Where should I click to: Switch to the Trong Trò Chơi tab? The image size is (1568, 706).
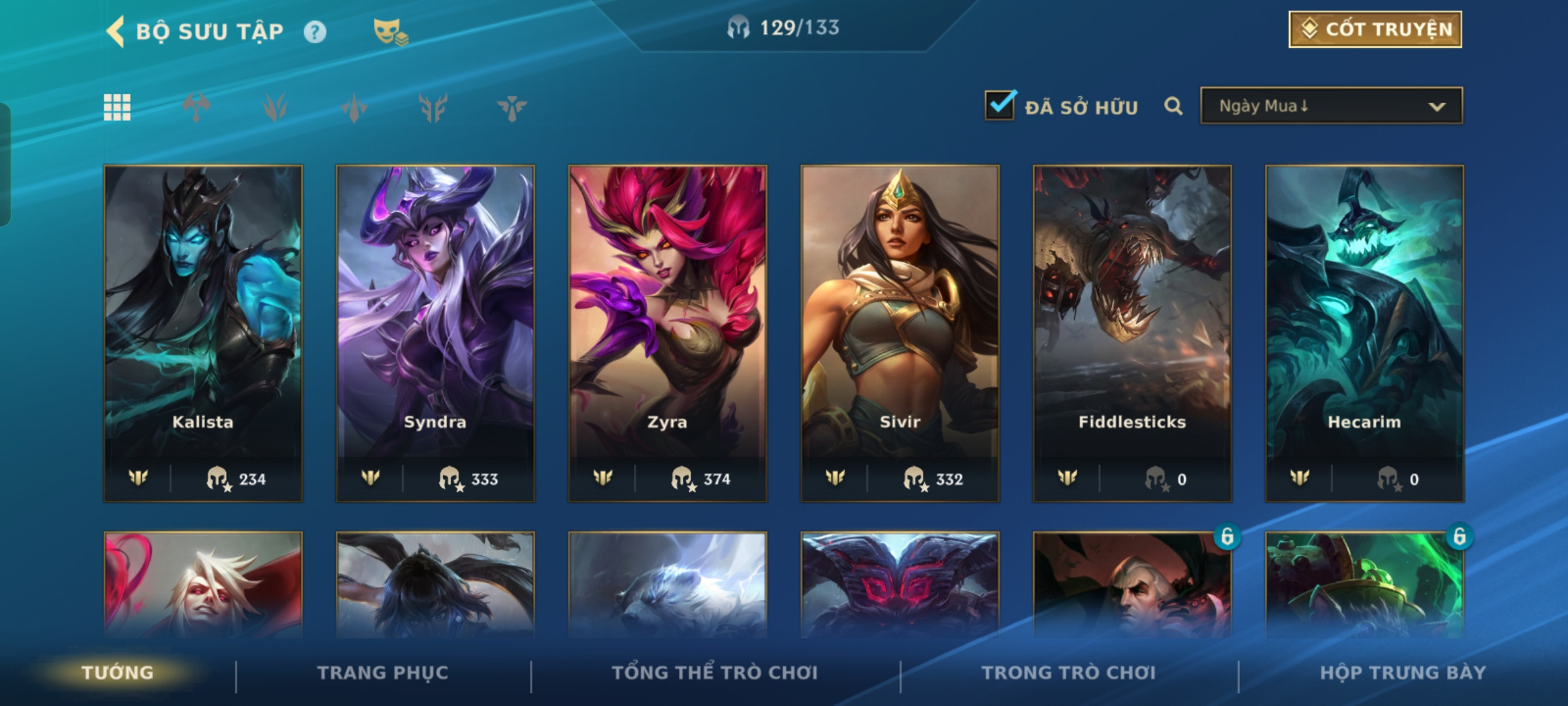click(x=1069, y=673)
